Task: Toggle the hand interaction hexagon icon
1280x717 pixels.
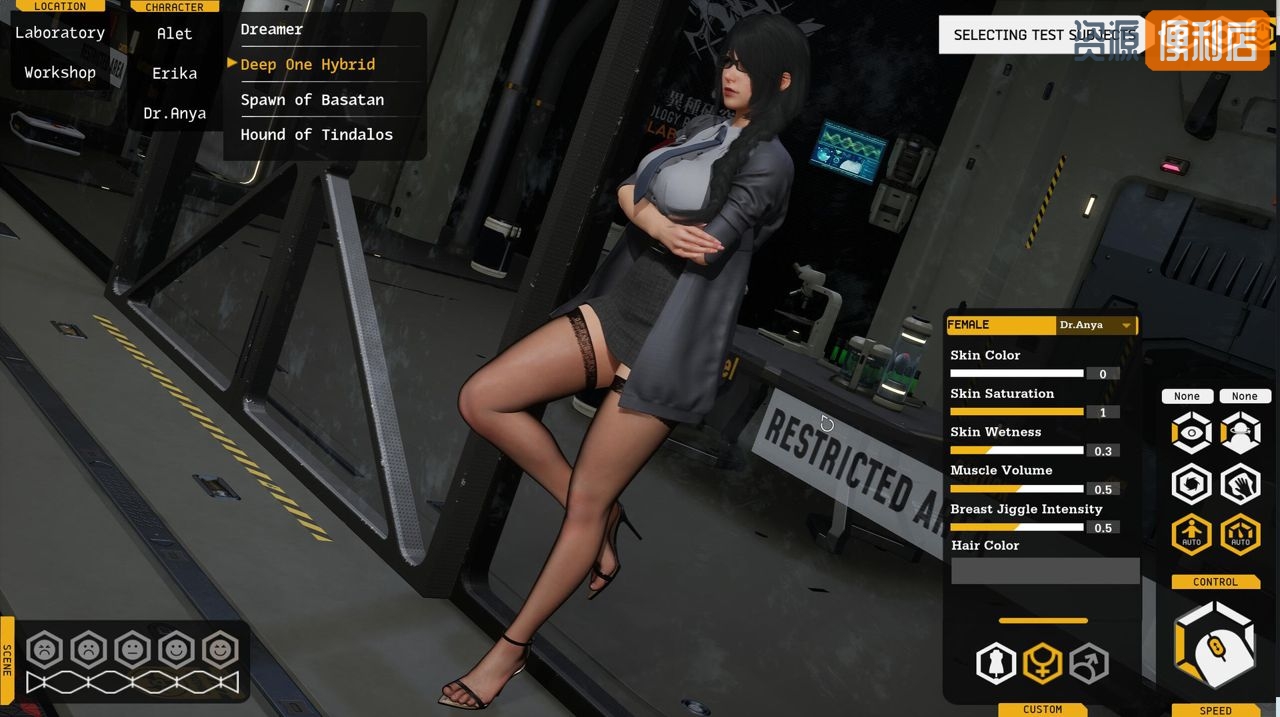Action: click(x=1240, y=485)
